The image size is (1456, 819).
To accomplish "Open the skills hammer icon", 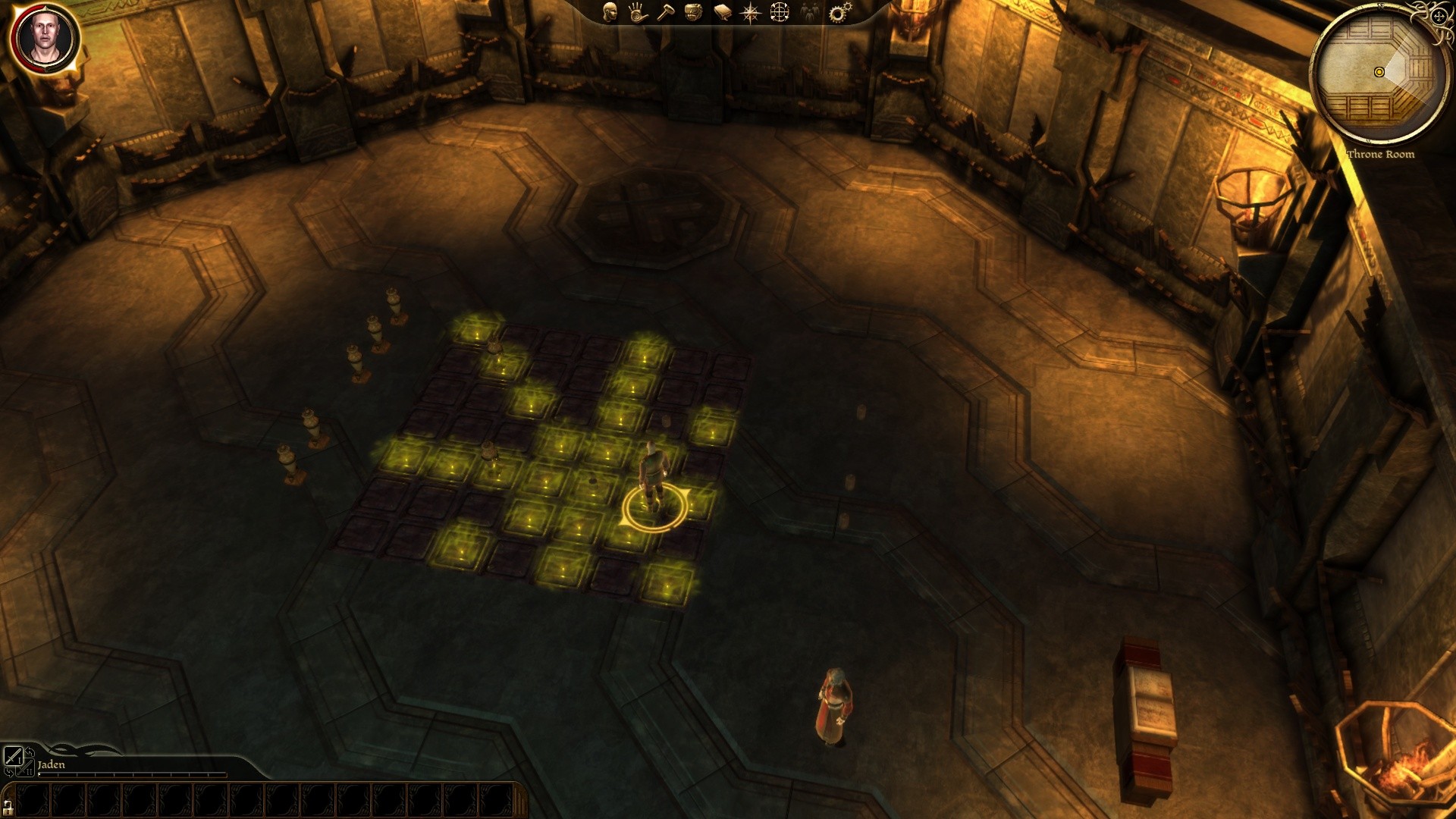I will click(665, 12).
